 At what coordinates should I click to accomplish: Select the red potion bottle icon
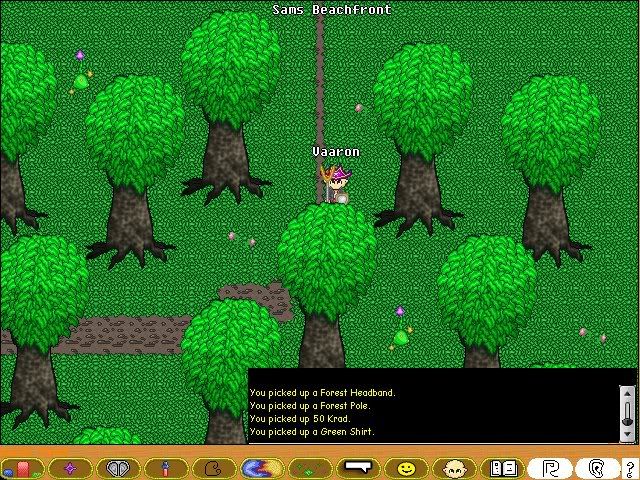166,467
